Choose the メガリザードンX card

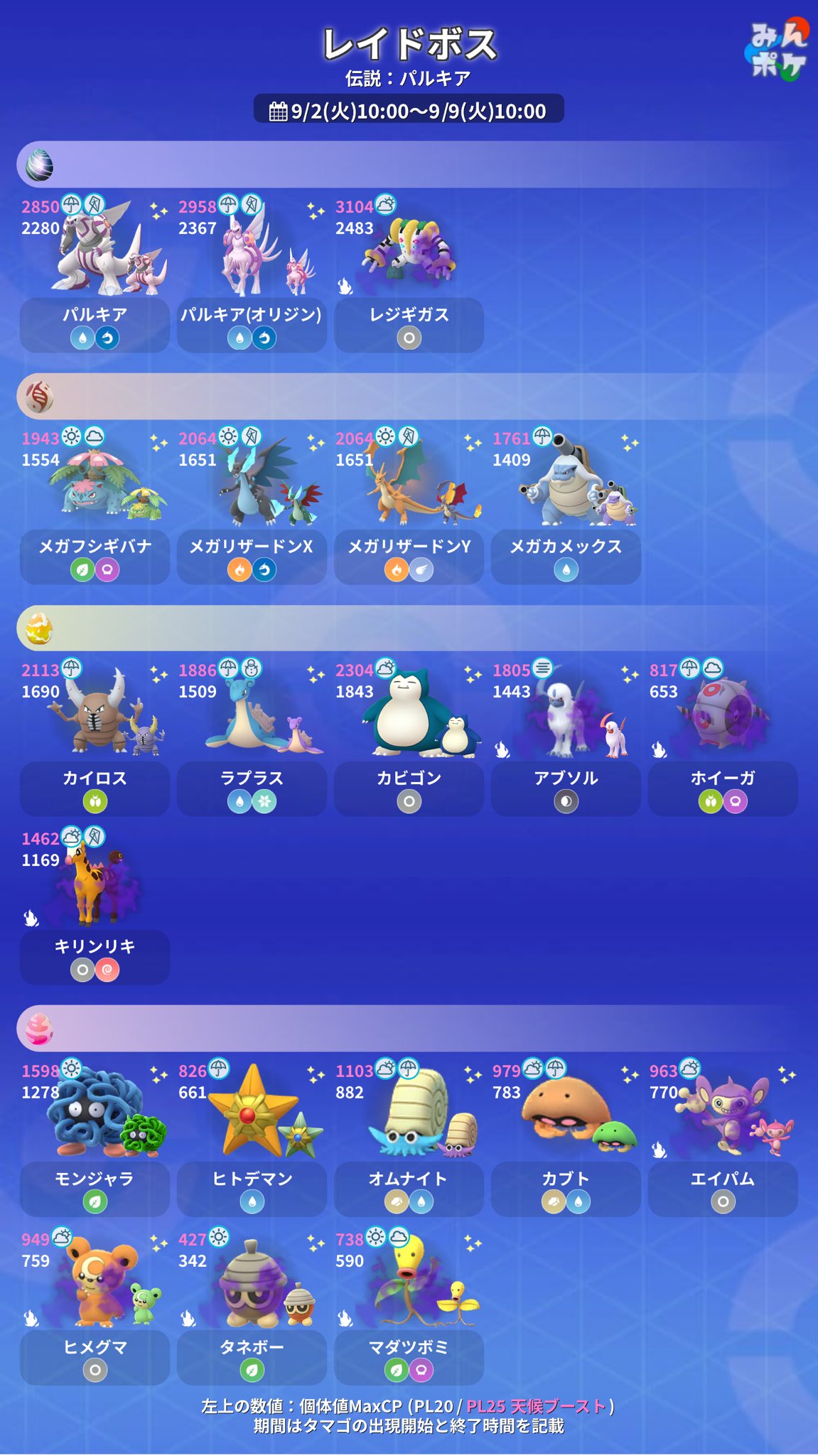point(252,506)
